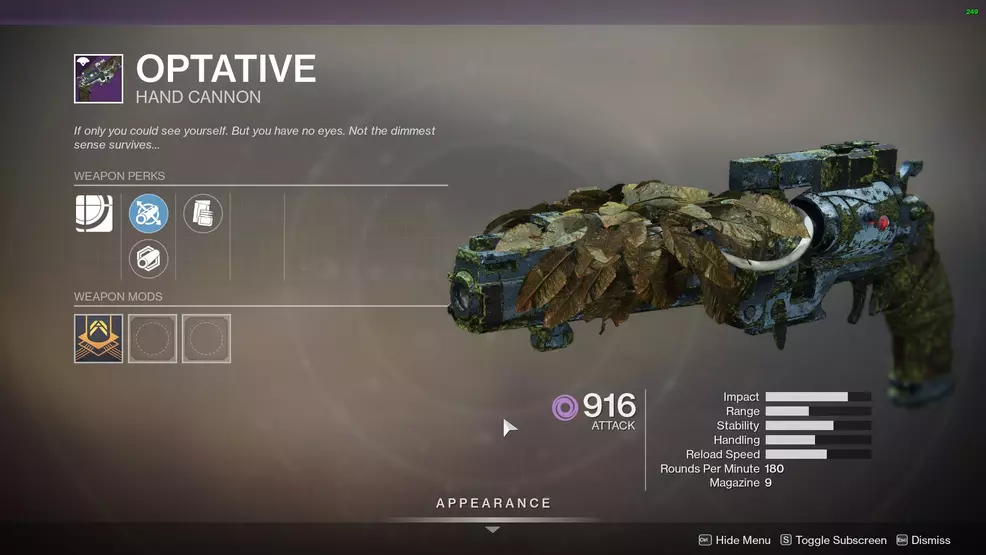Select the unselected hexagon barrel perk

coord(149,259)
